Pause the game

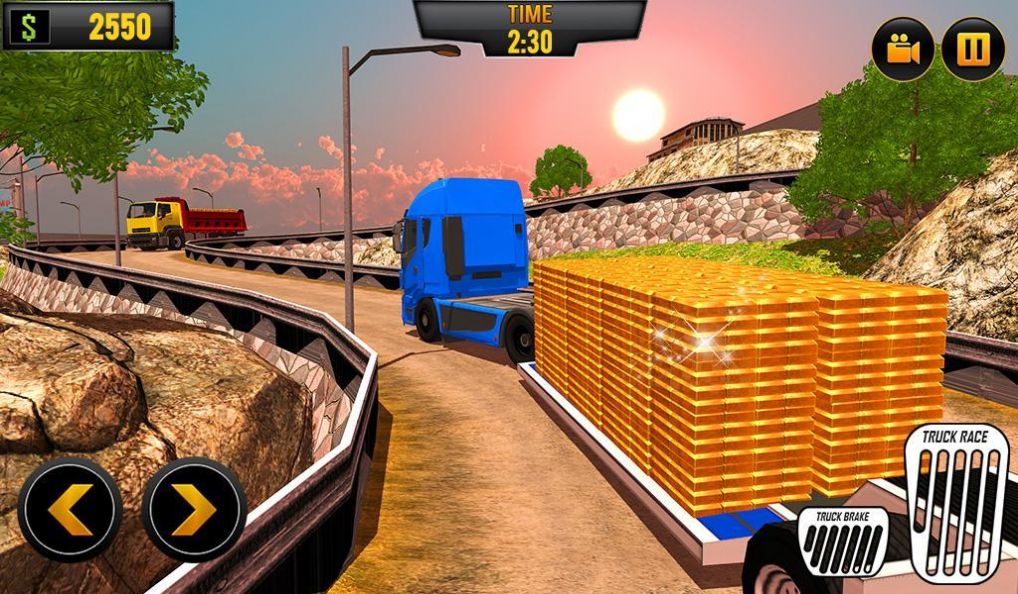click(972, 49)
